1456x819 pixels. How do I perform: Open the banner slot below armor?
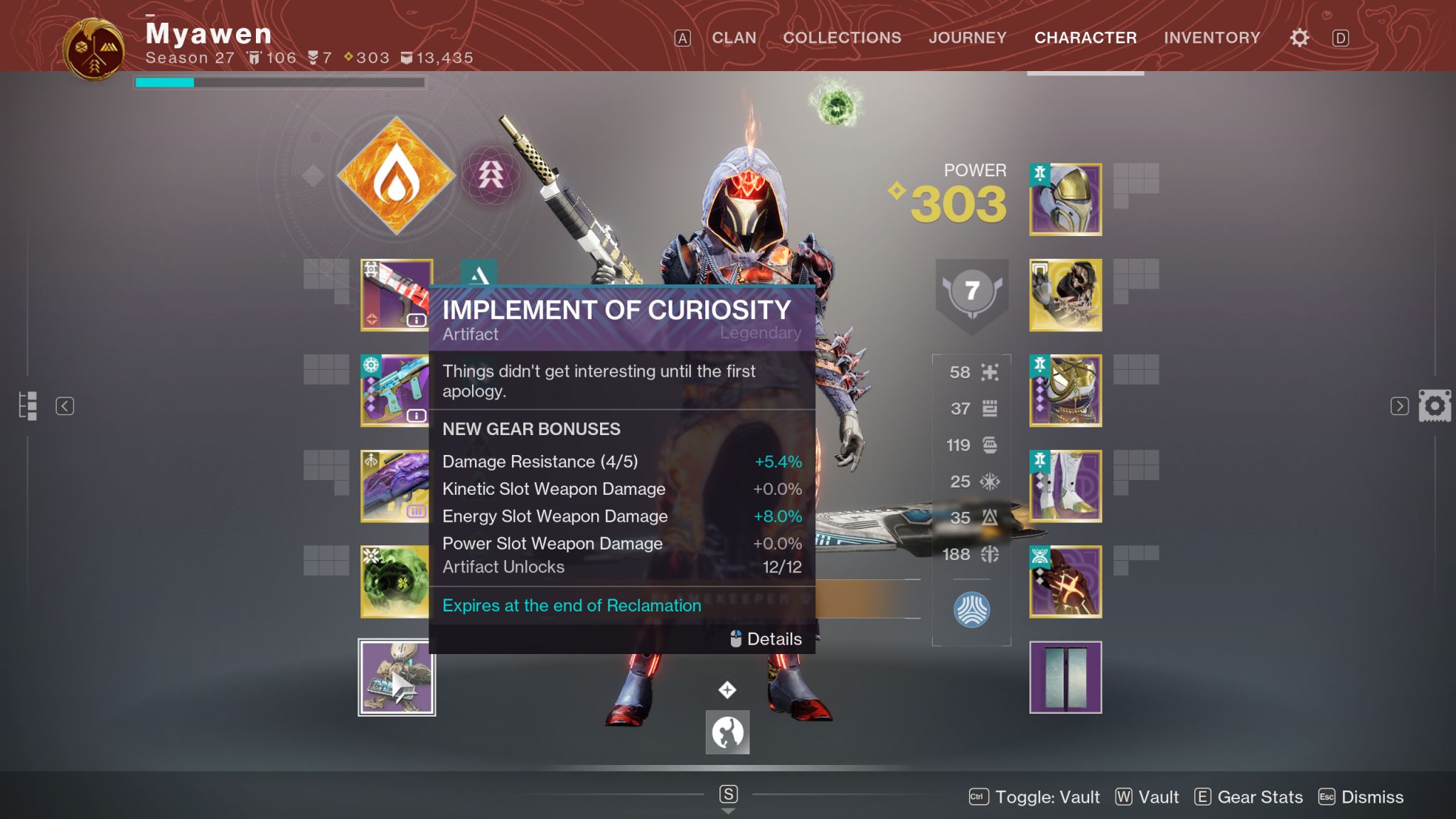click(x=1065, y=678)
